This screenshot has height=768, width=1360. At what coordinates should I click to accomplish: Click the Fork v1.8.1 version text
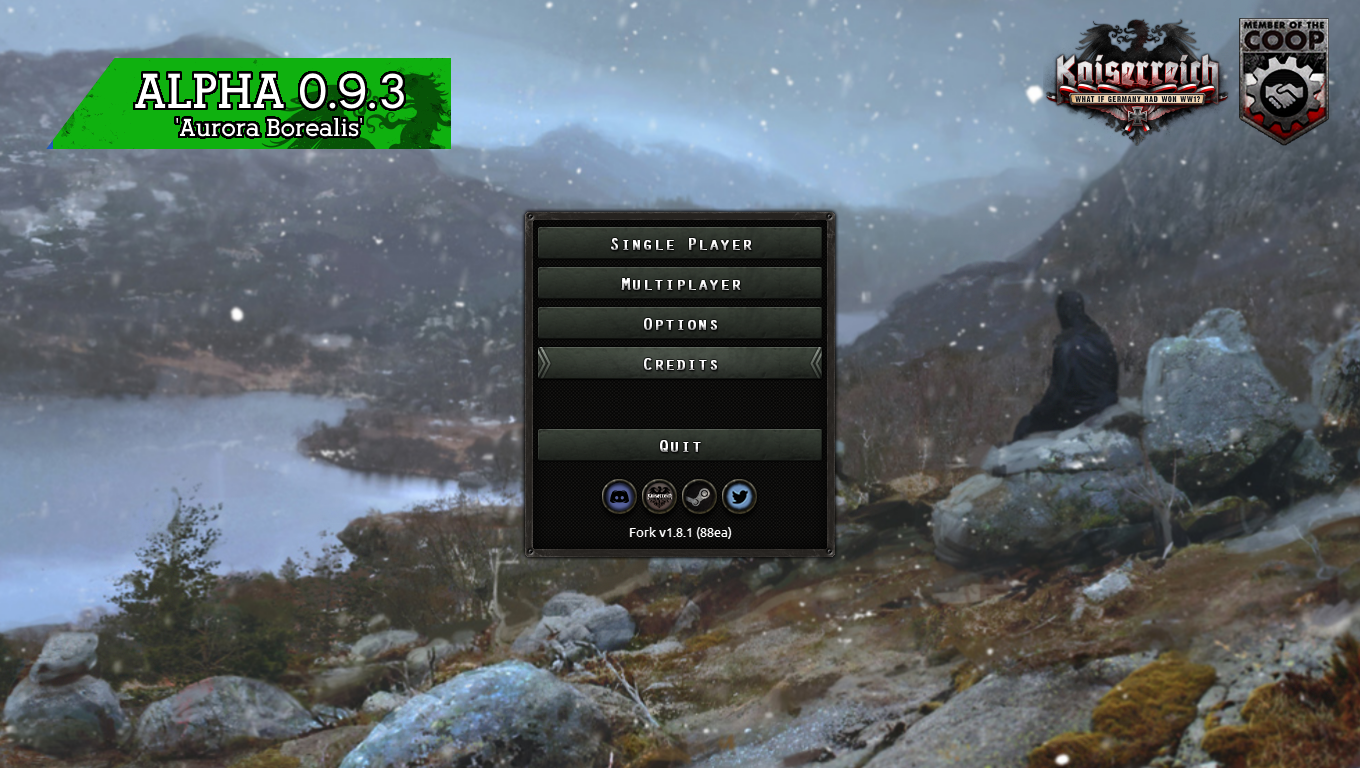click(679, 532)
